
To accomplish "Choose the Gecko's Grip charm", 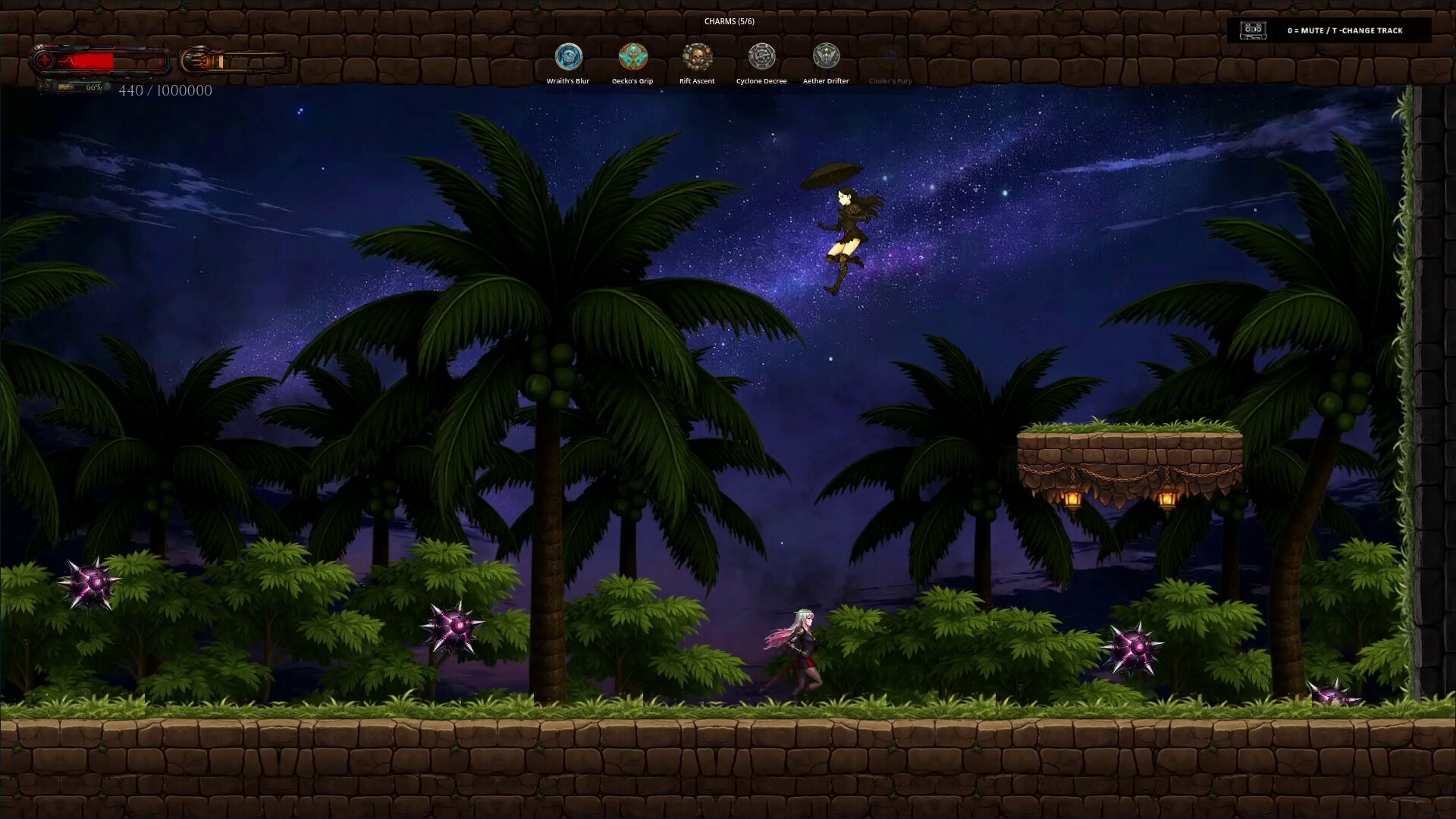I will pyautogui.click(x=632, y=57).
